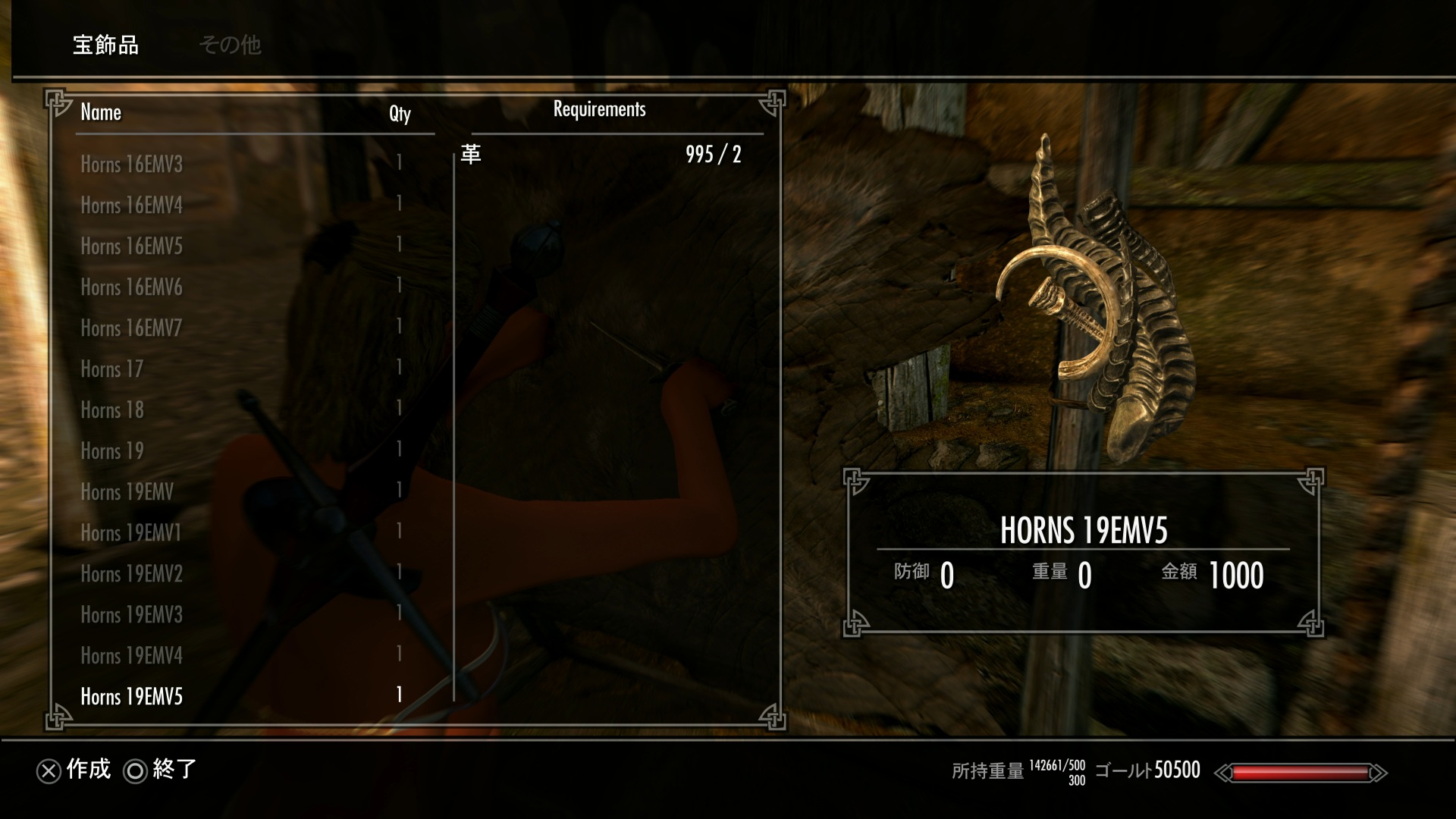Select Horns 16EMV3 in the crafting list
This screenshot has width=1456, height=819.
(132, 164)
